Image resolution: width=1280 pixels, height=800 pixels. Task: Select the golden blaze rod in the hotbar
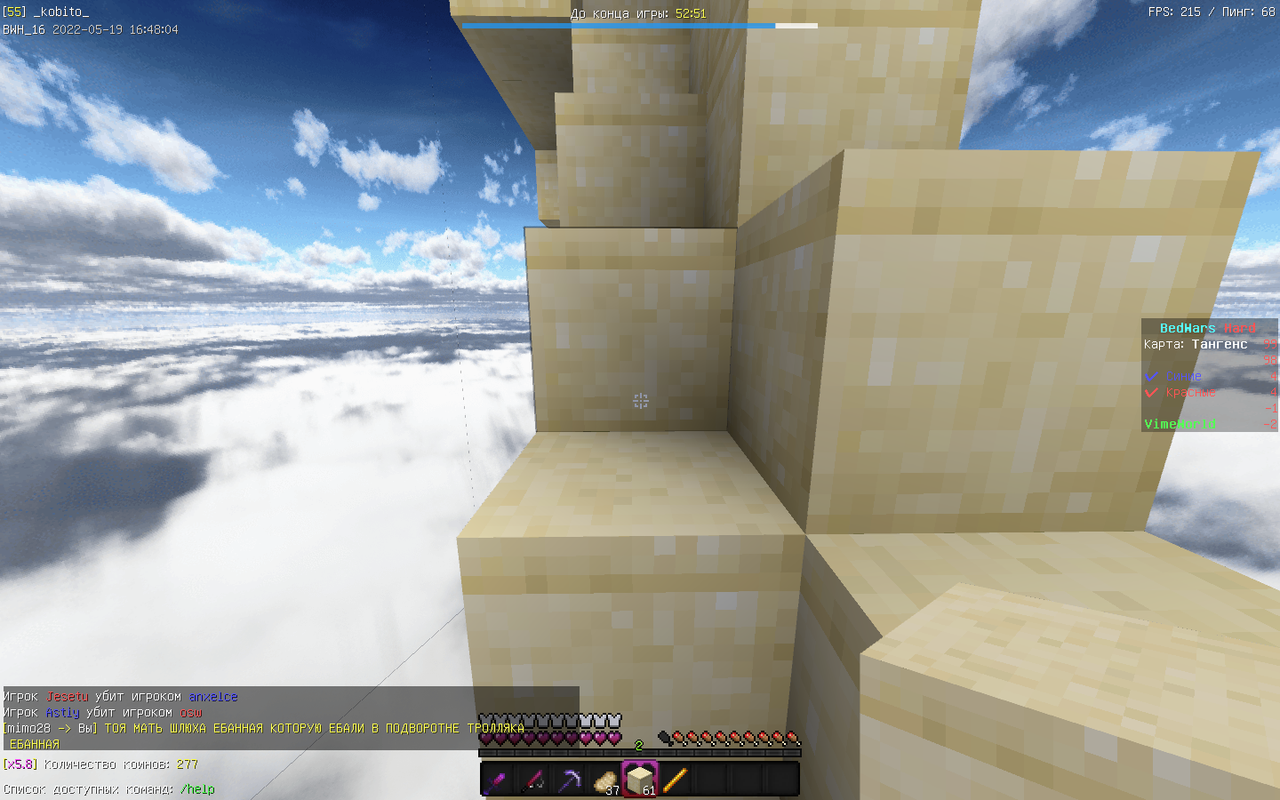[674, 778]
